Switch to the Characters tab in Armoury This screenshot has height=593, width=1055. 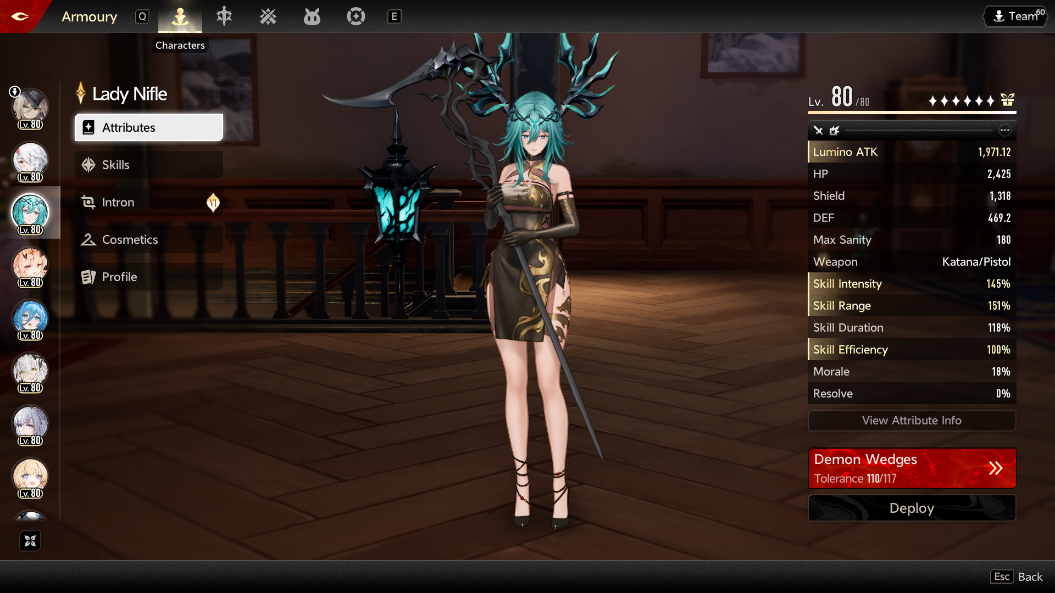coord(180,16)
